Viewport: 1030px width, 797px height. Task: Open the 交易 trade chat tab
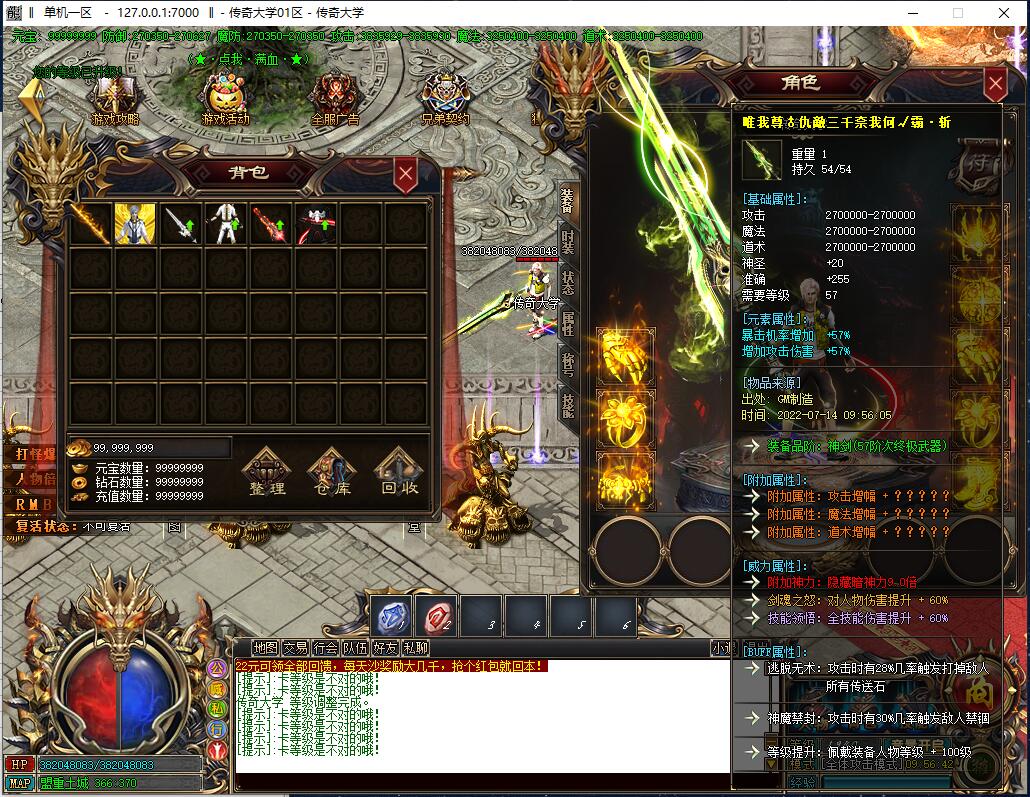click(295, 648)
